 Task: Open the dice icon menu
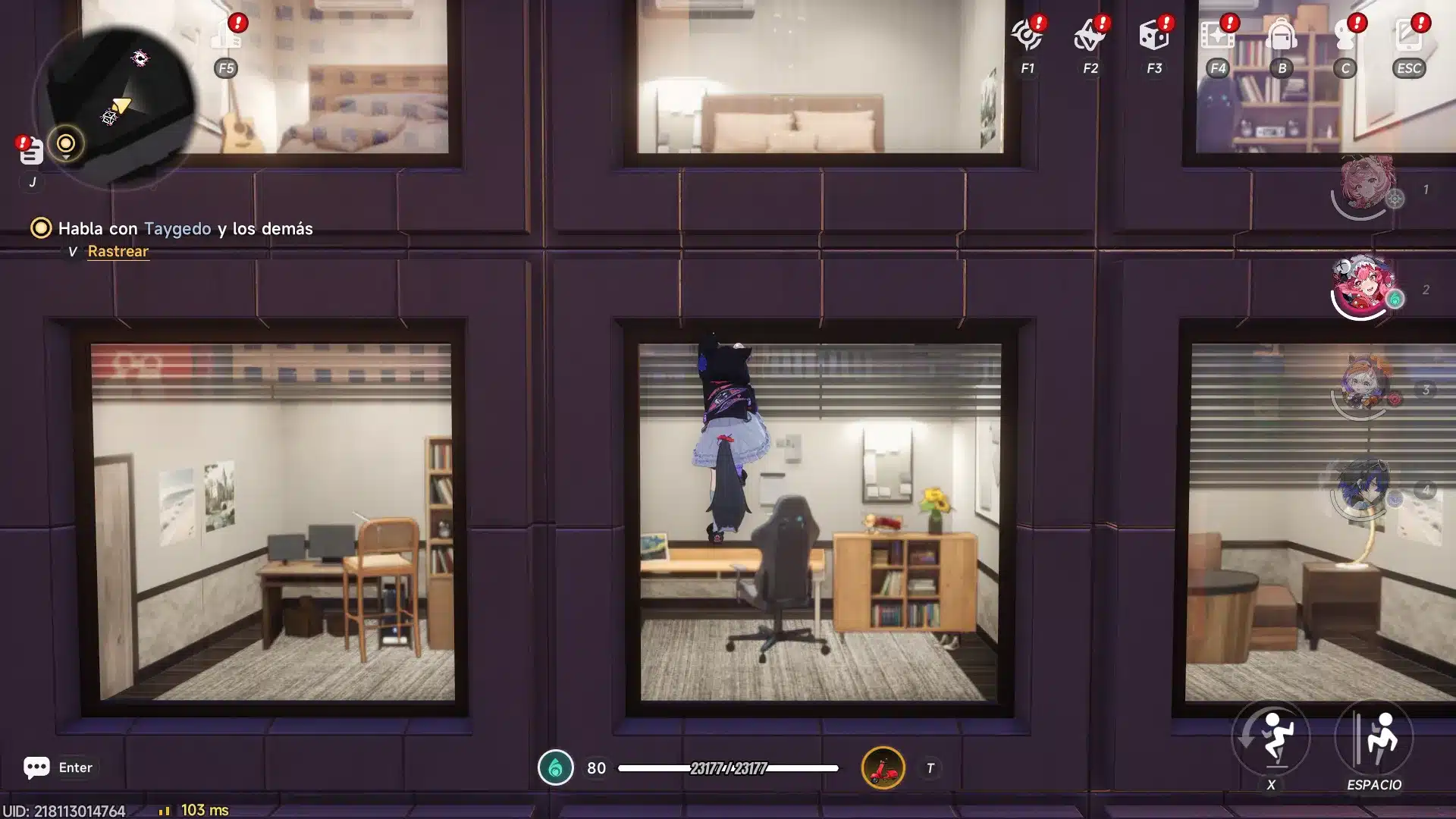pos(1153,36)
